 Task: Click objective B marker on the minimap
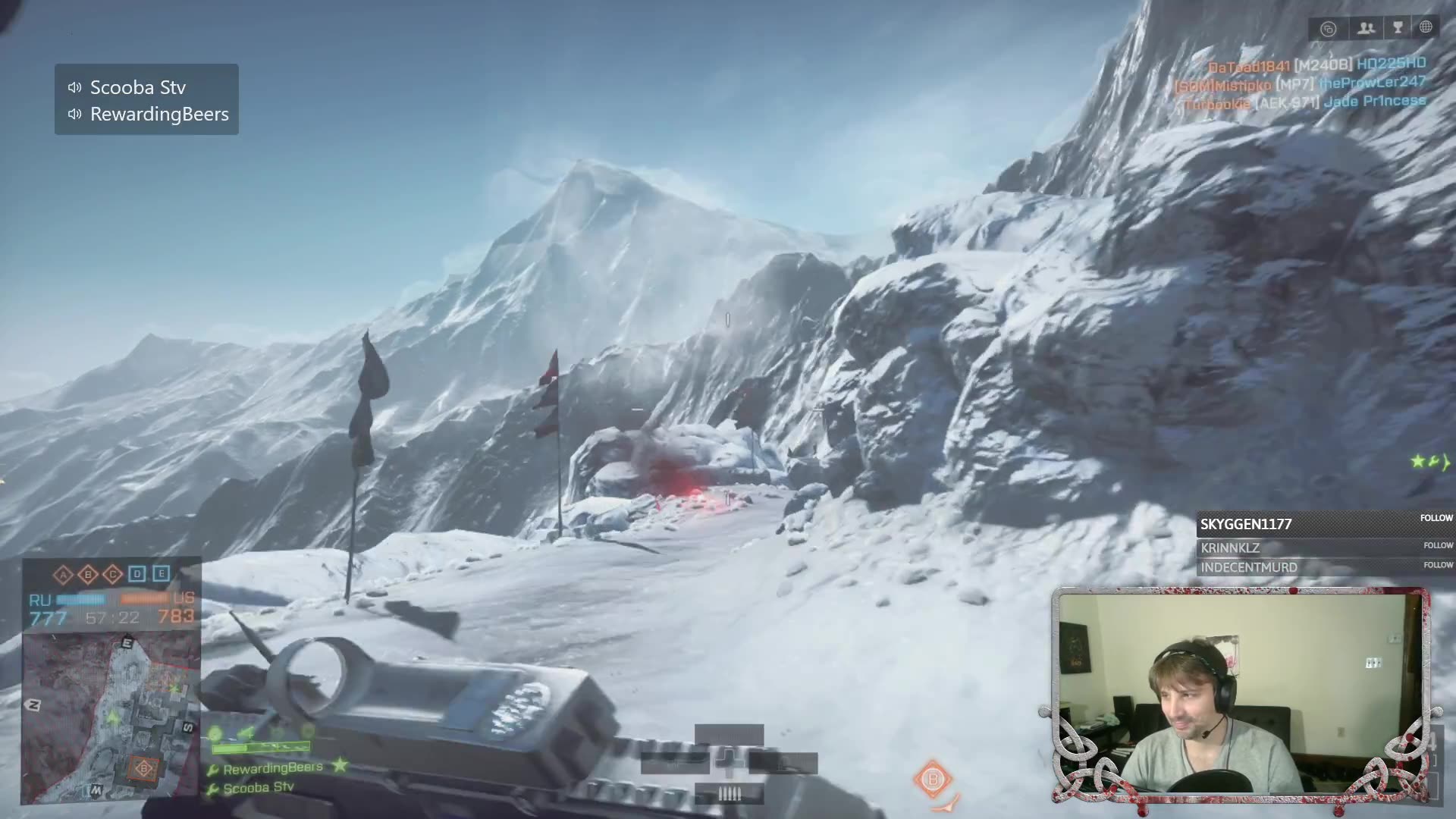(144, 768)
